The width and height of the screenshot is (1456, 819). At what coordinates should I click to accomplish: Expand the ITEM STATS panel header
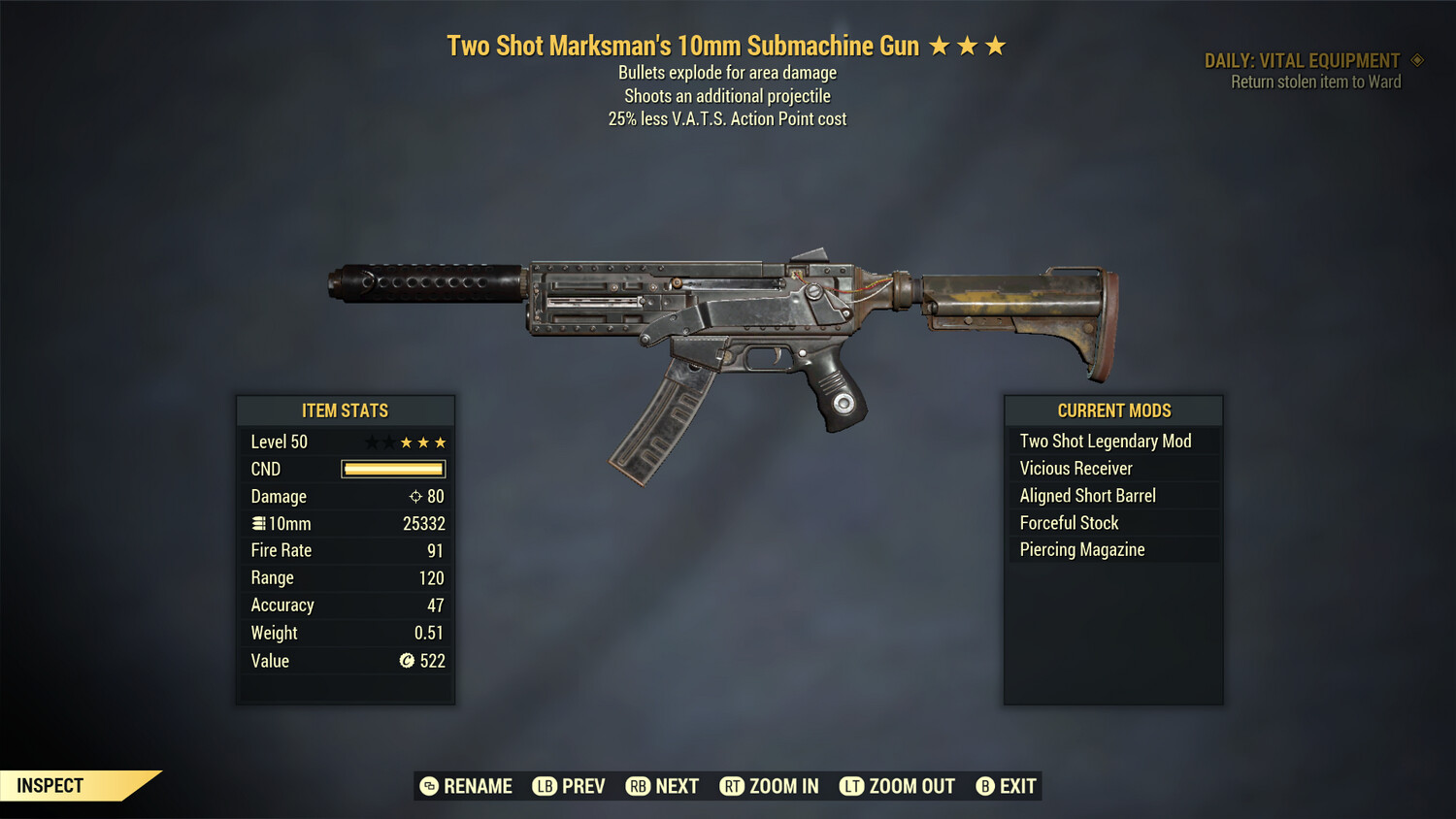coord(346,410)
